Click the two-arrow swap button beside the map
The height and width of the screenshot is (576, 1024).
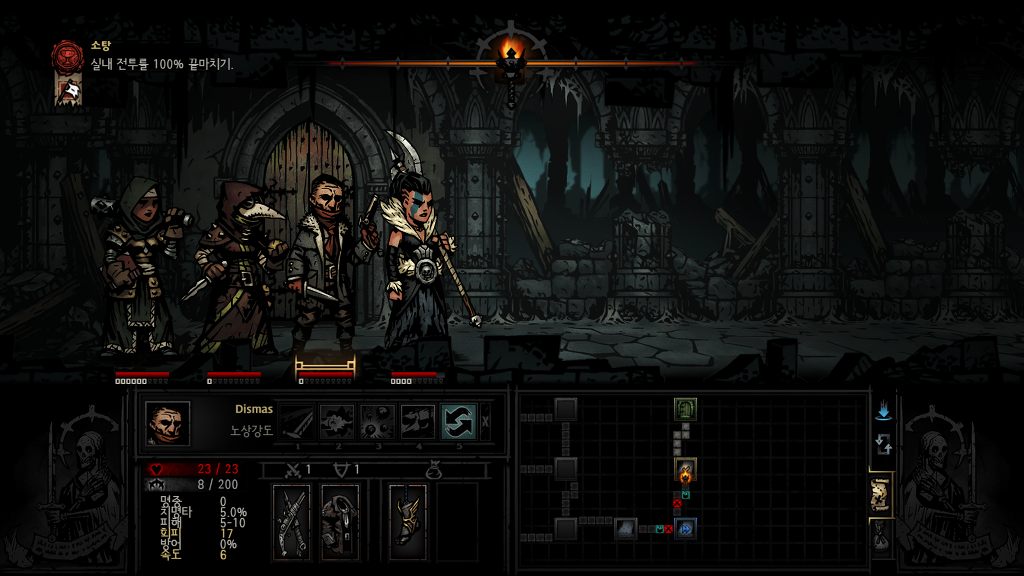(883, 444)
